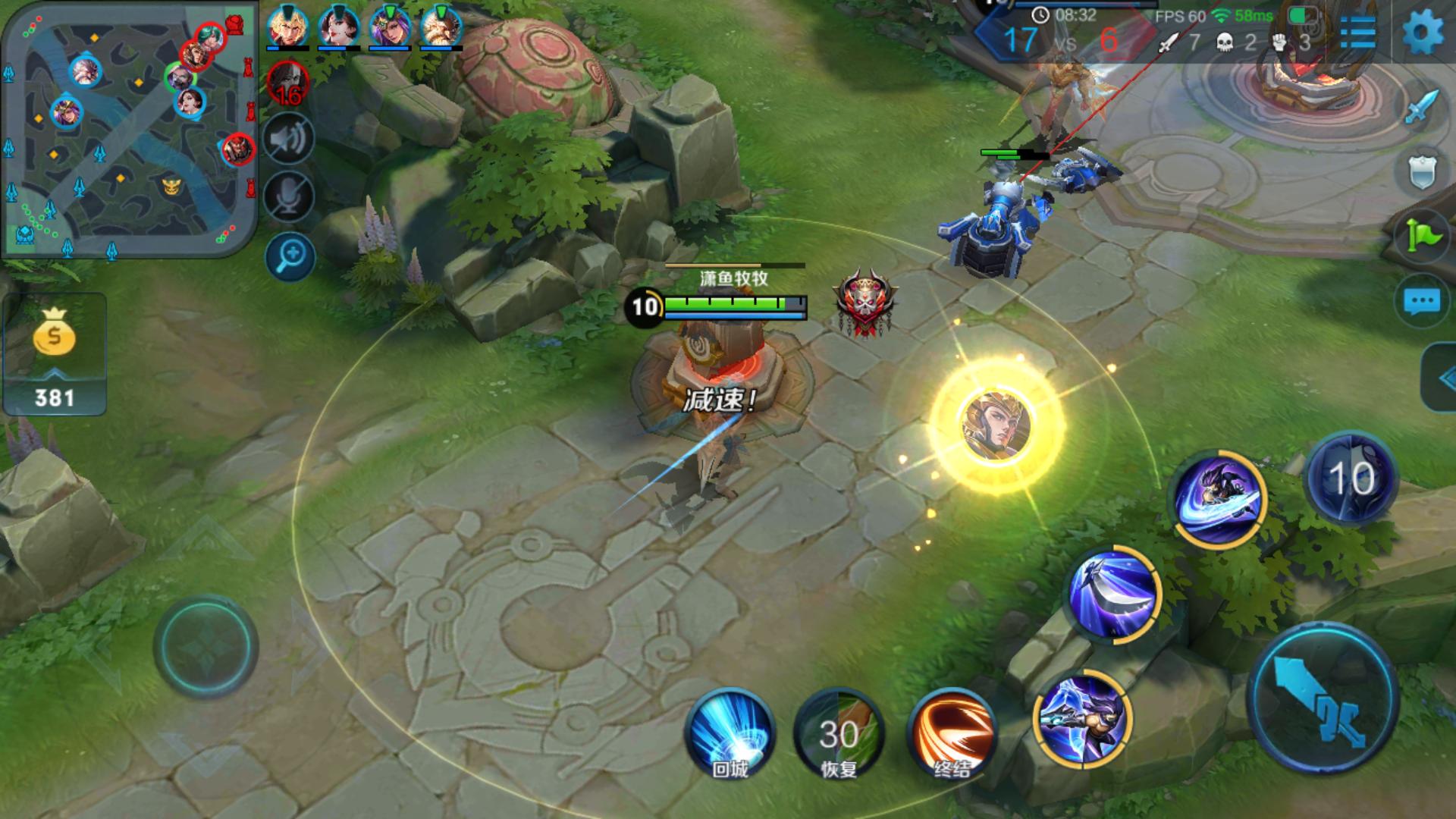Open the settings gear menu

coord(1423,32)
